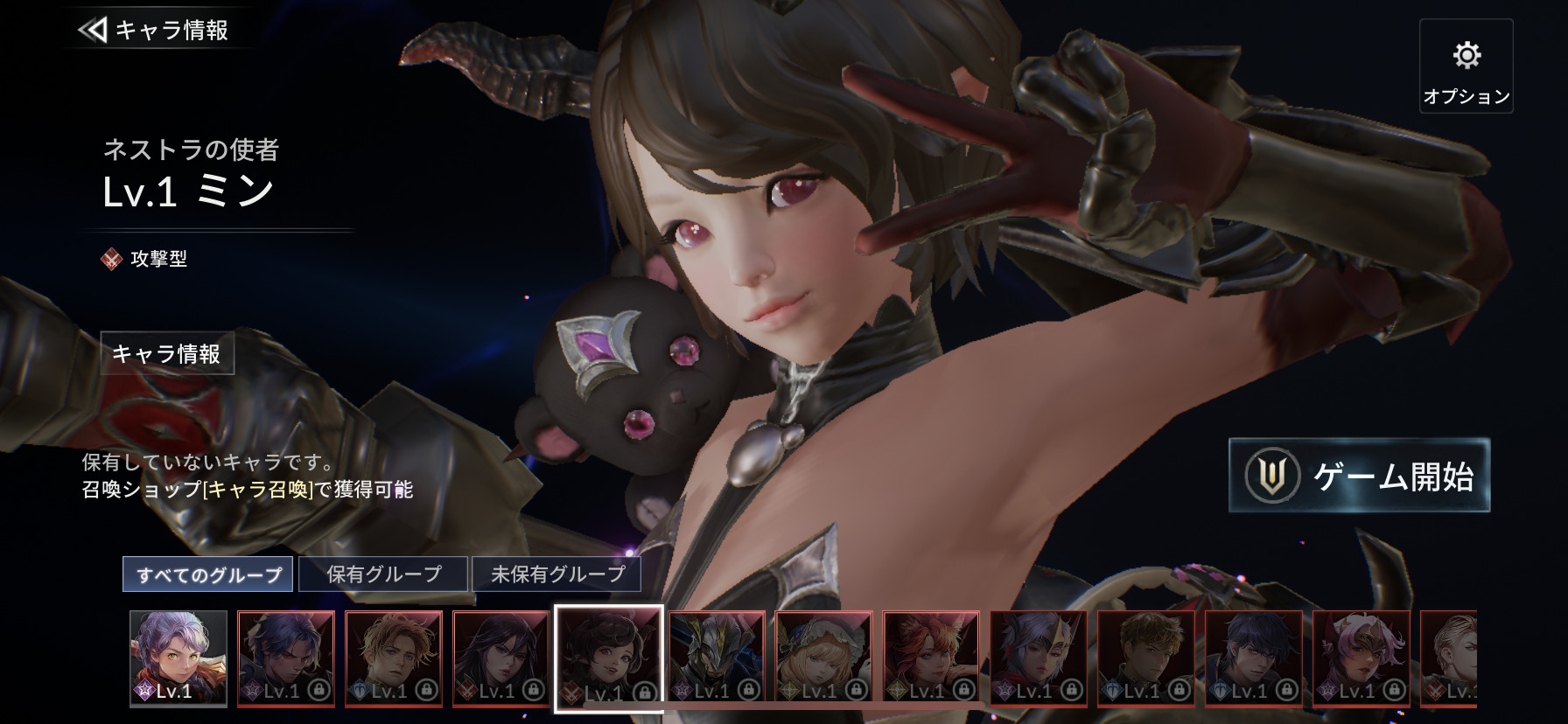Select the pink-haired horned character portrait
The width and height of the screenshot is (1568, 724).
coord(1361,658)
